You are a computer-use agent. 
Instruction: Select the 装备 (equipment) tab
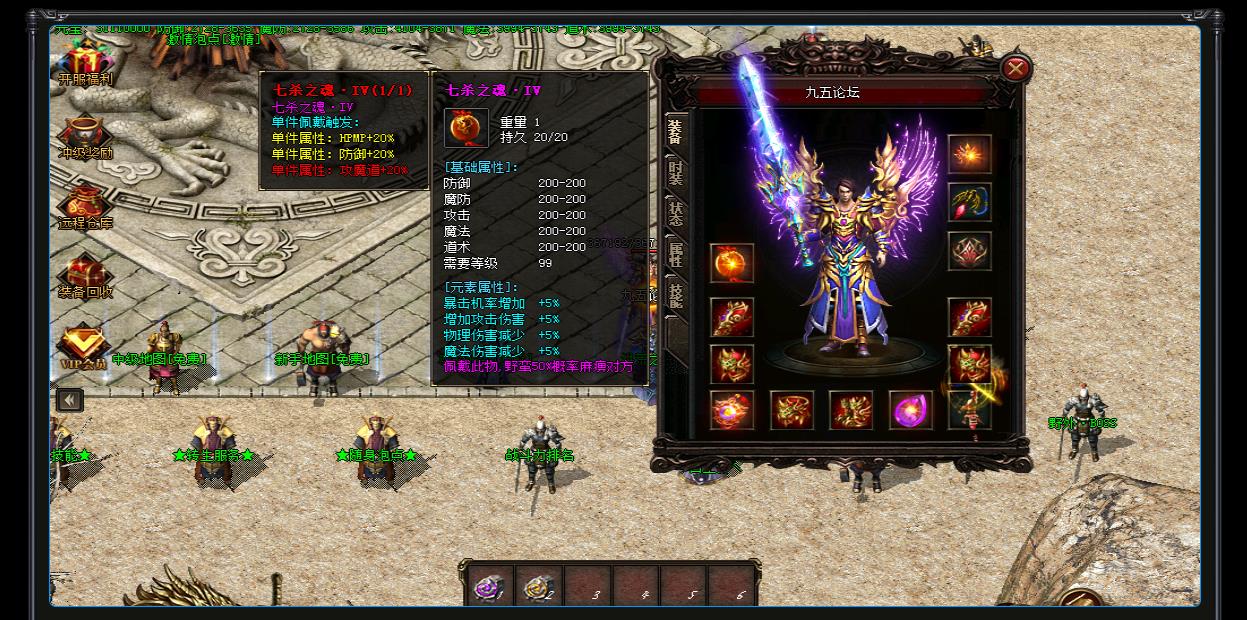coord(676,132)
